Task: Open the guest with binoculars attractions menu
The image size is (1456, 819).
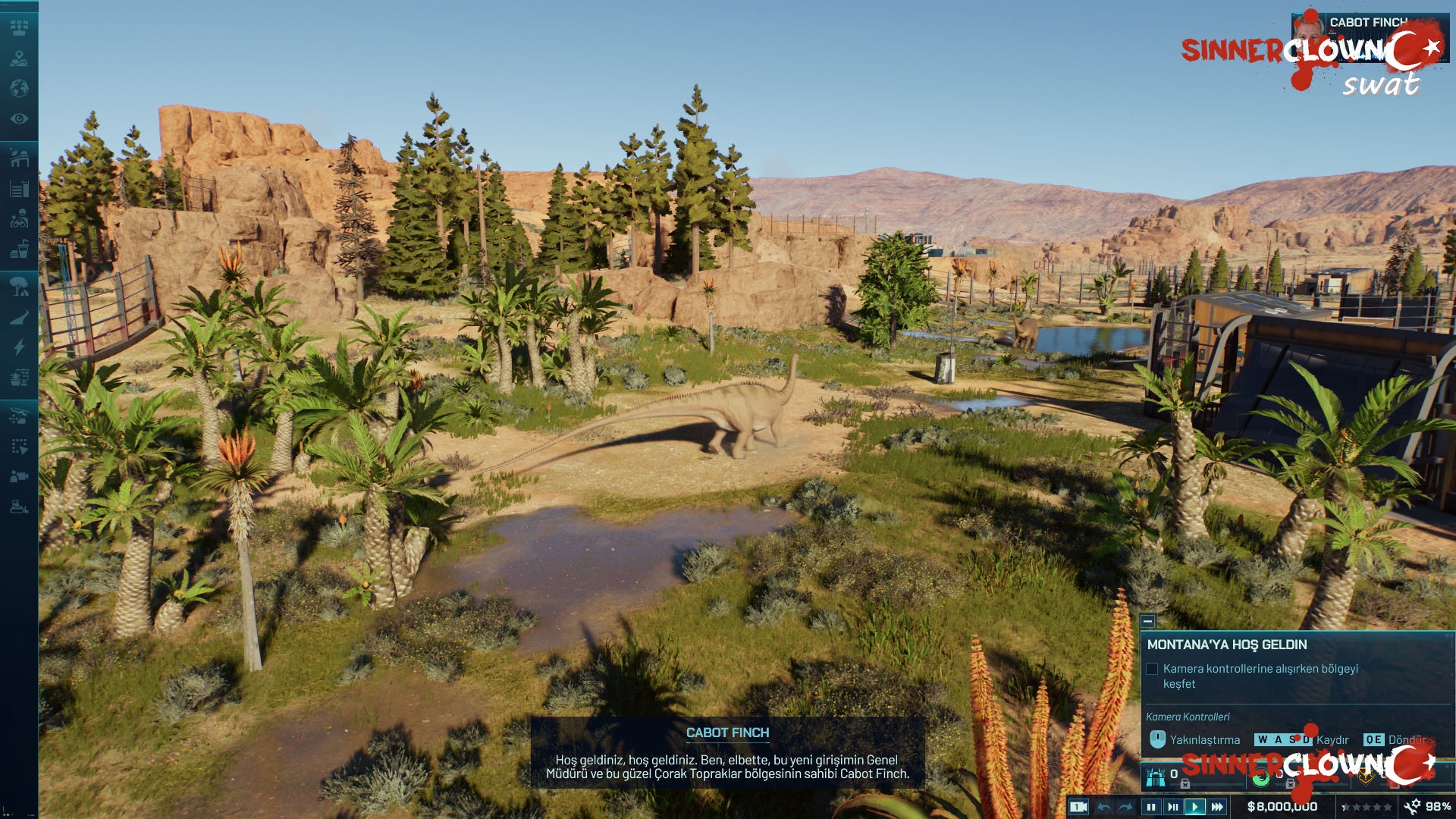Action: click(x=19, y=218)
